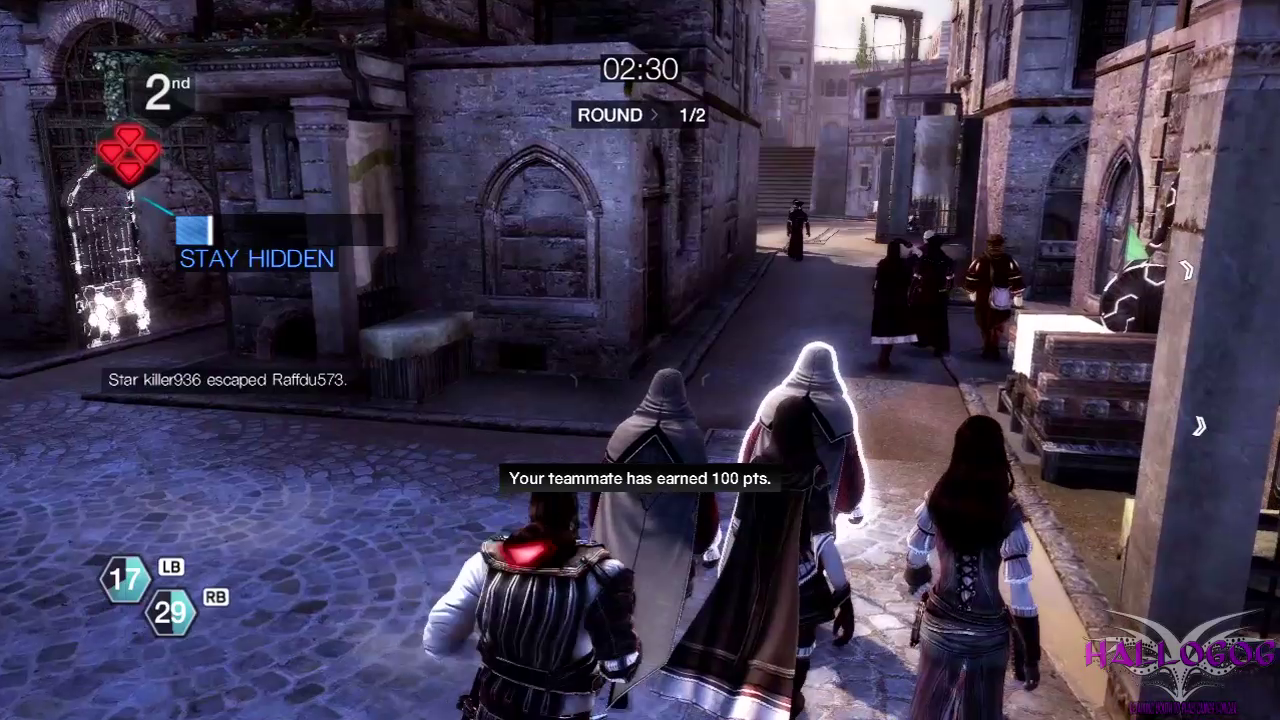Viewport: 1280px width, 720px height.
Task: Toggle the STAY HIDDEN status indicator
Action: coord(256,258)
